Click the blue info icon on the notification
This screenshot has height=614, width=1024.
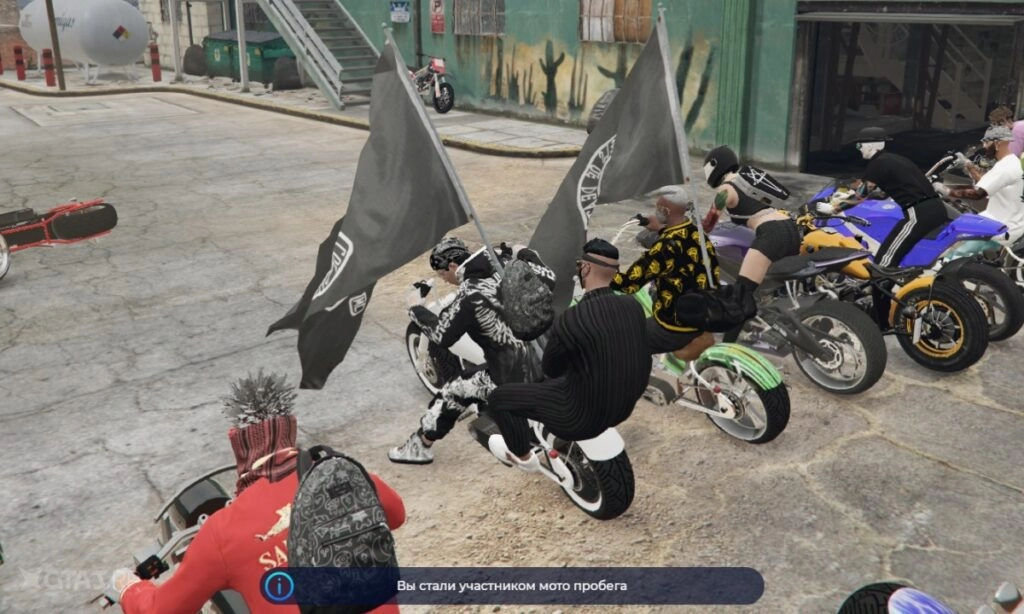[278, 586]
